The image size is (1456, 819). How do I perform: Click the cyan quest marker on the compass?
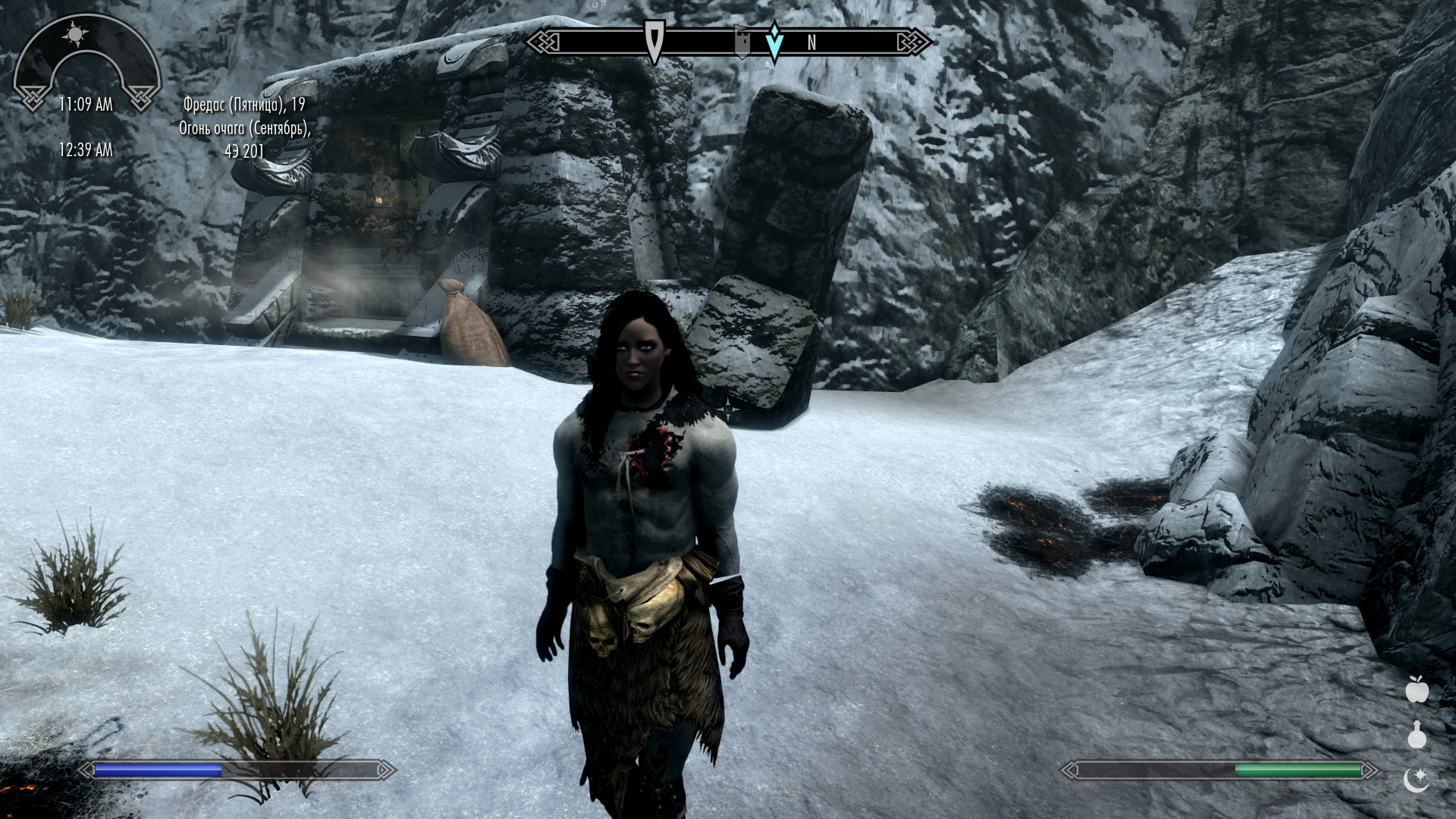pos(774,42)
